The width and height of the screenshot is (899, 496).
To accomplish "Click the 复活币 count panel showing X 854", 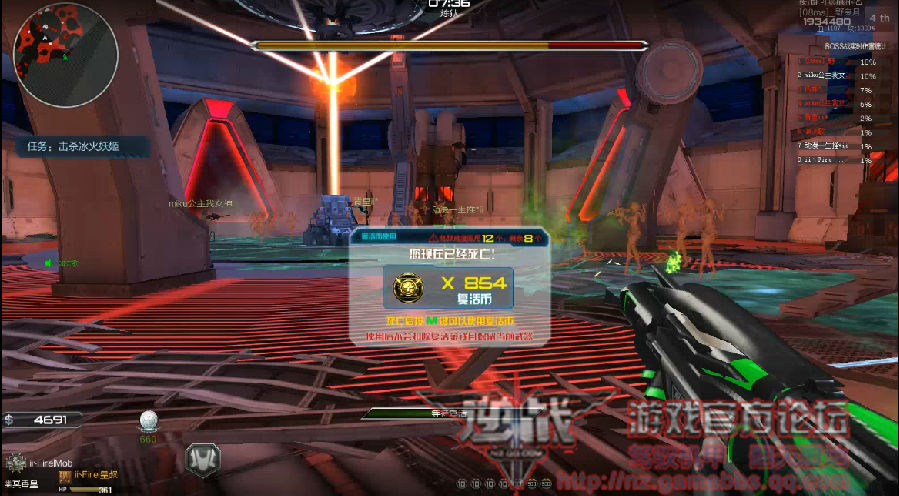I will (448, 287).
